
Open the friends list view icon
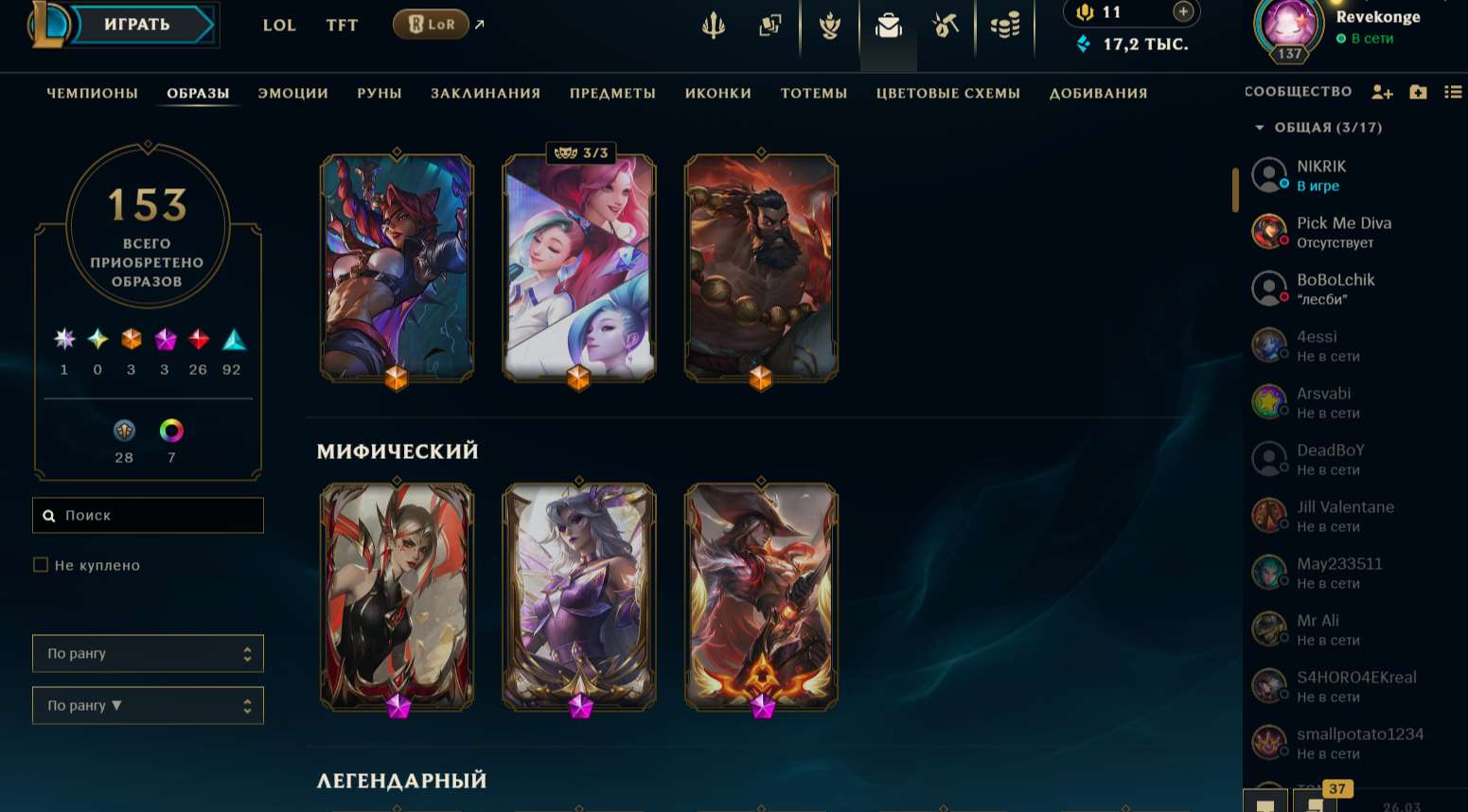tap(1455, 92)
